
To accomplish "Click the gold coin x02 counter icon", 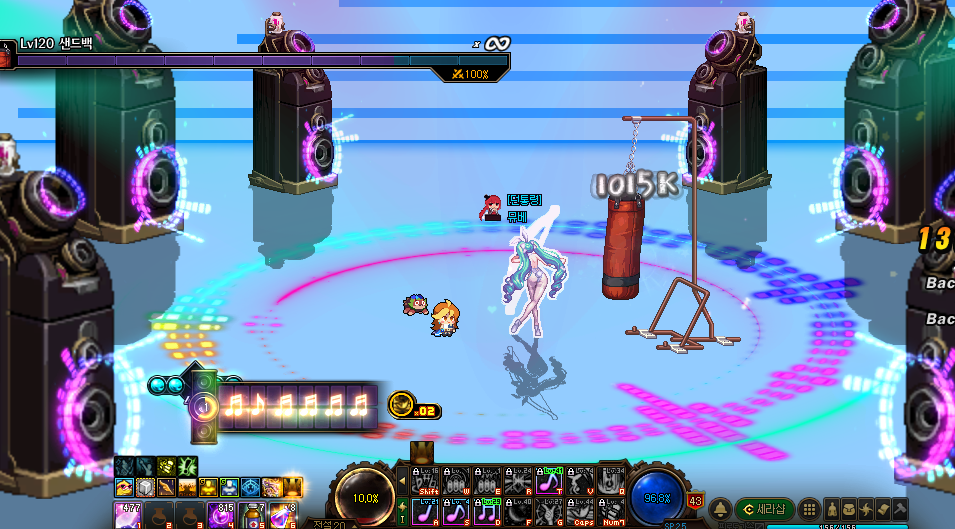I will 402,403.
